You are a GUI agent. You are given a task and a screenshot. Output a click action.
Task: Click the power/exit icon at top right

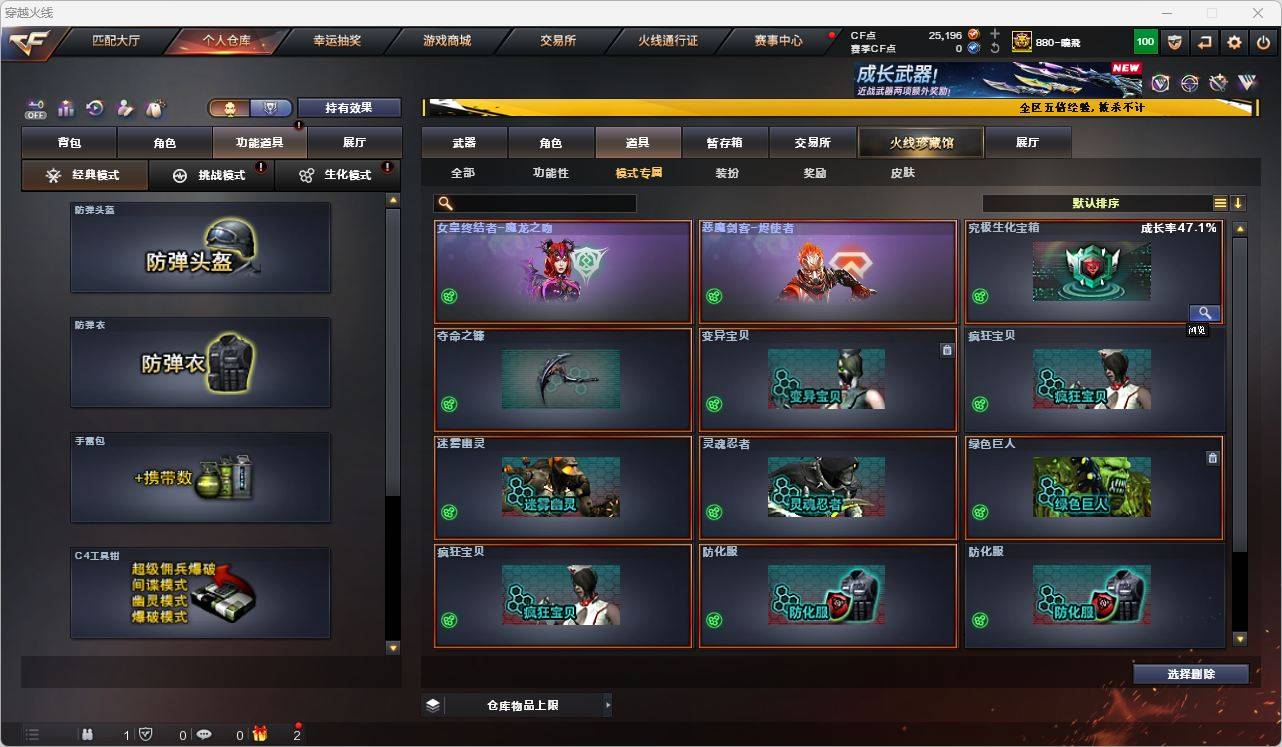coord(1262,41)
